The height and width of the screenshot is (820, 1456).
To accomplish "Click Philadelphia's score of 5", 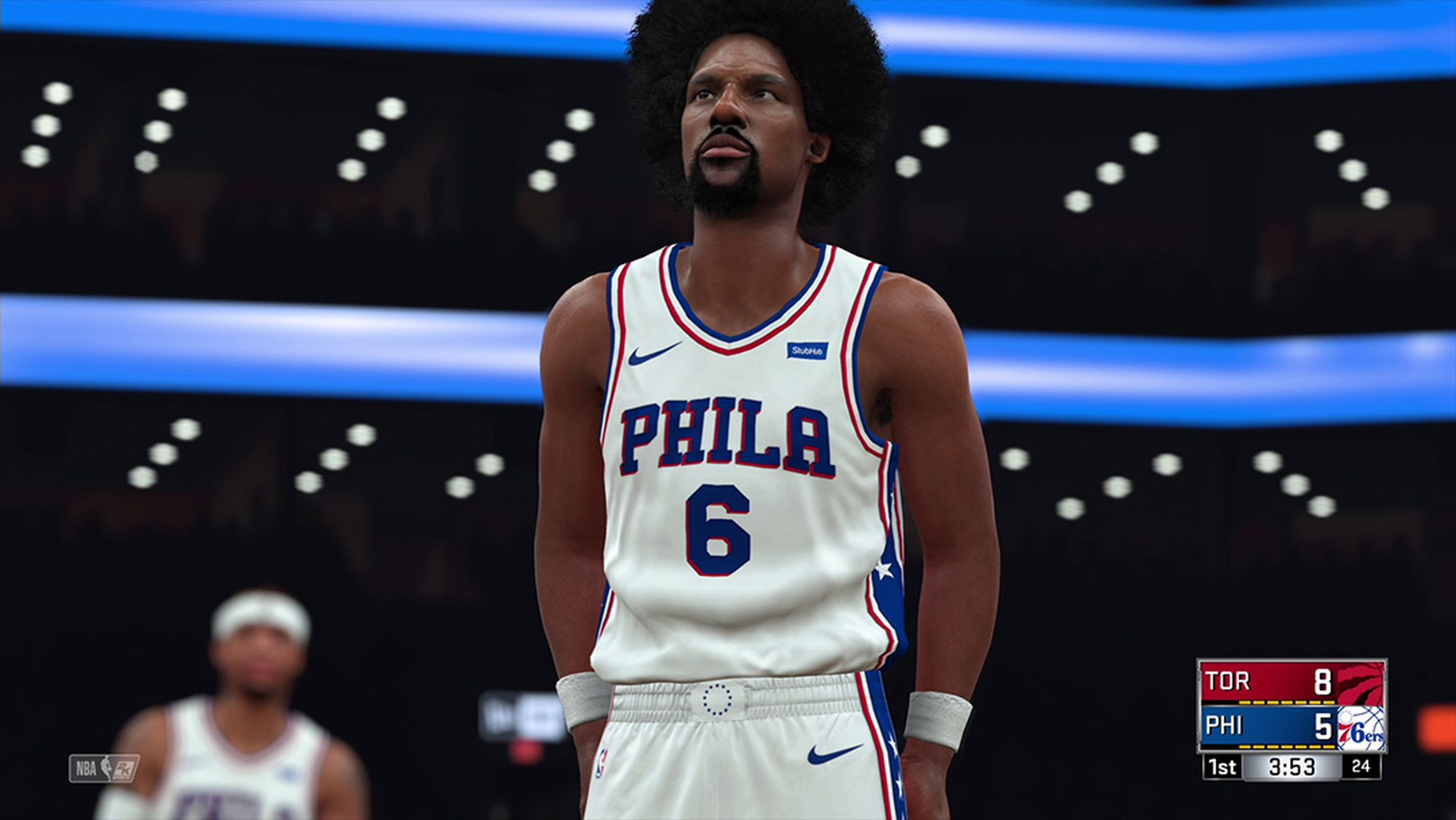I will click(1323, 727).
